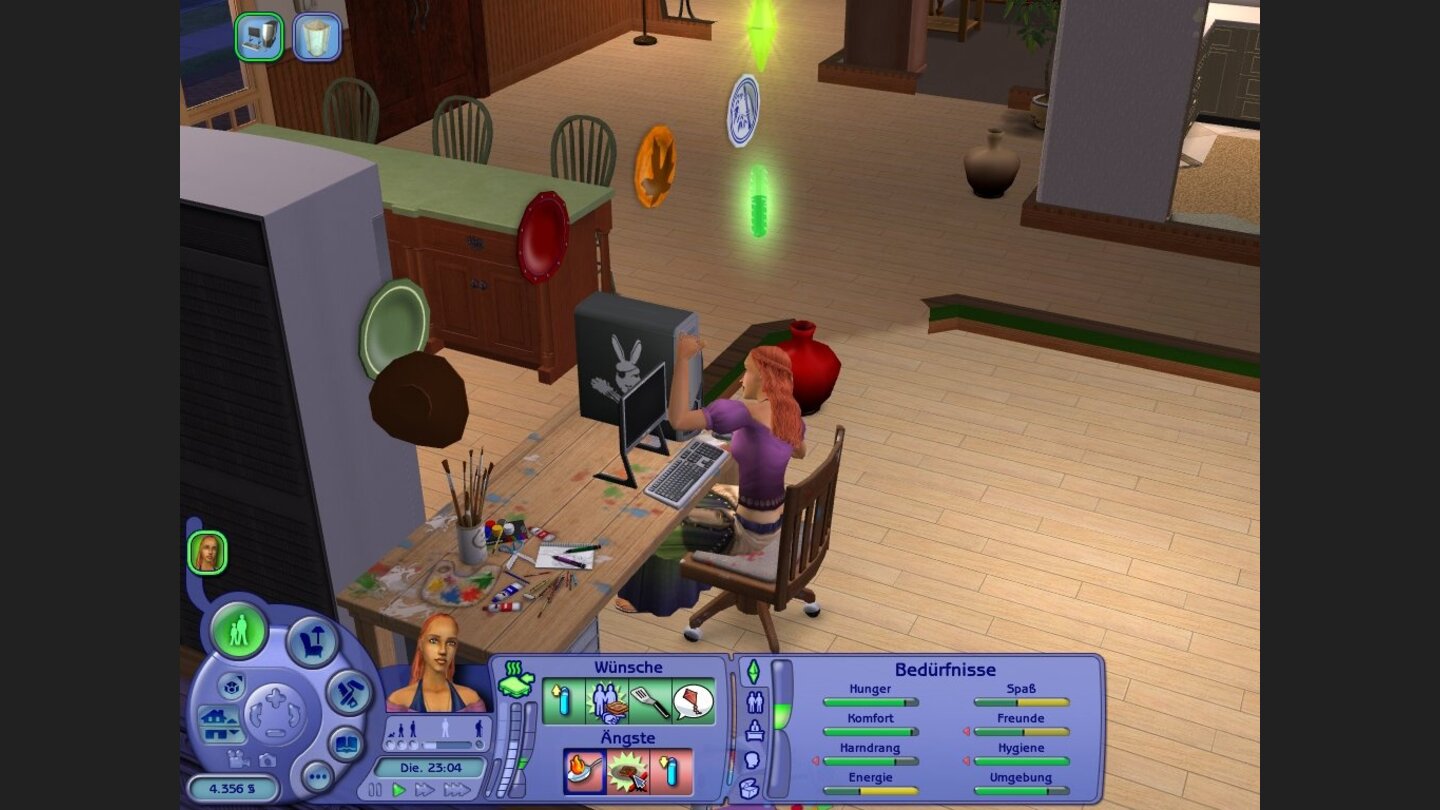Return to neighborhood view with the globe icon
Screen dimensions: 1440x810
click(232, 688)
